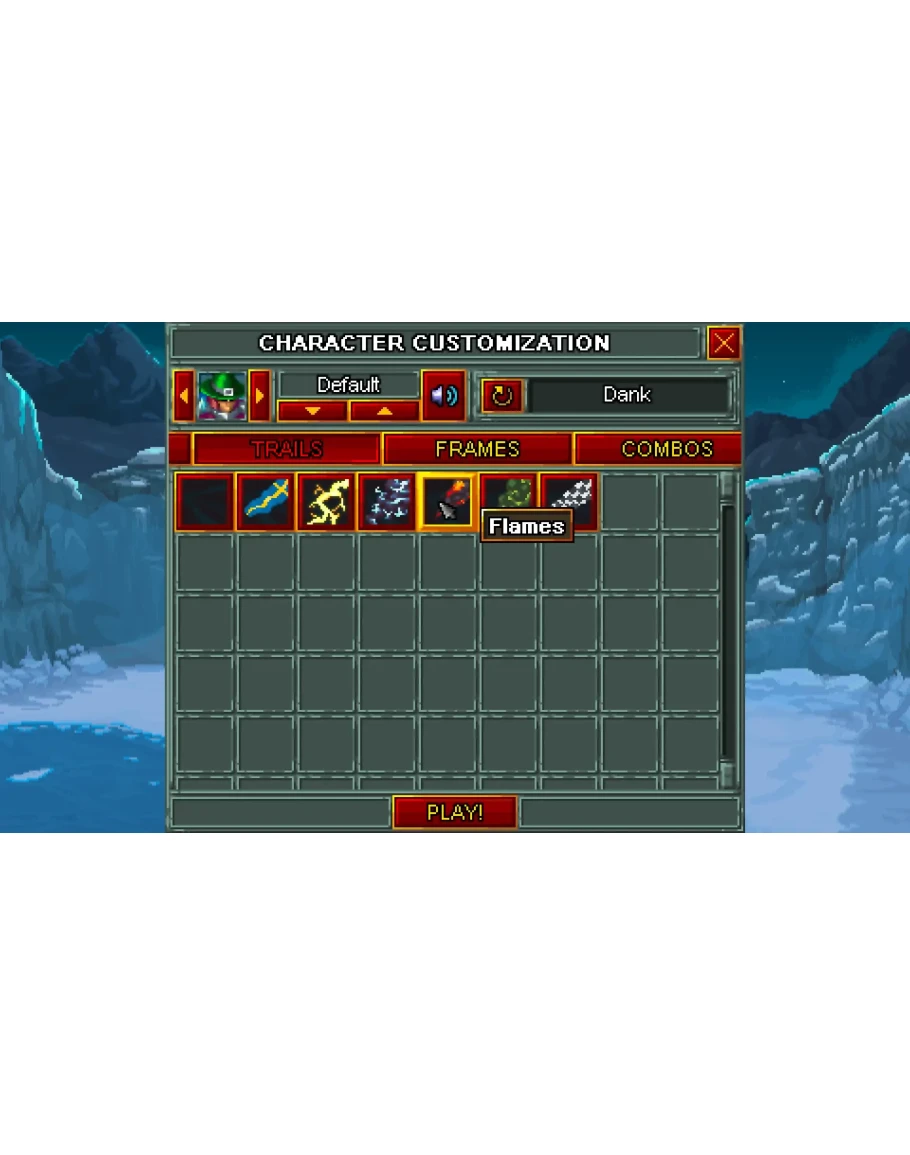Equip the Flames trail

click(x=447, y=502)
